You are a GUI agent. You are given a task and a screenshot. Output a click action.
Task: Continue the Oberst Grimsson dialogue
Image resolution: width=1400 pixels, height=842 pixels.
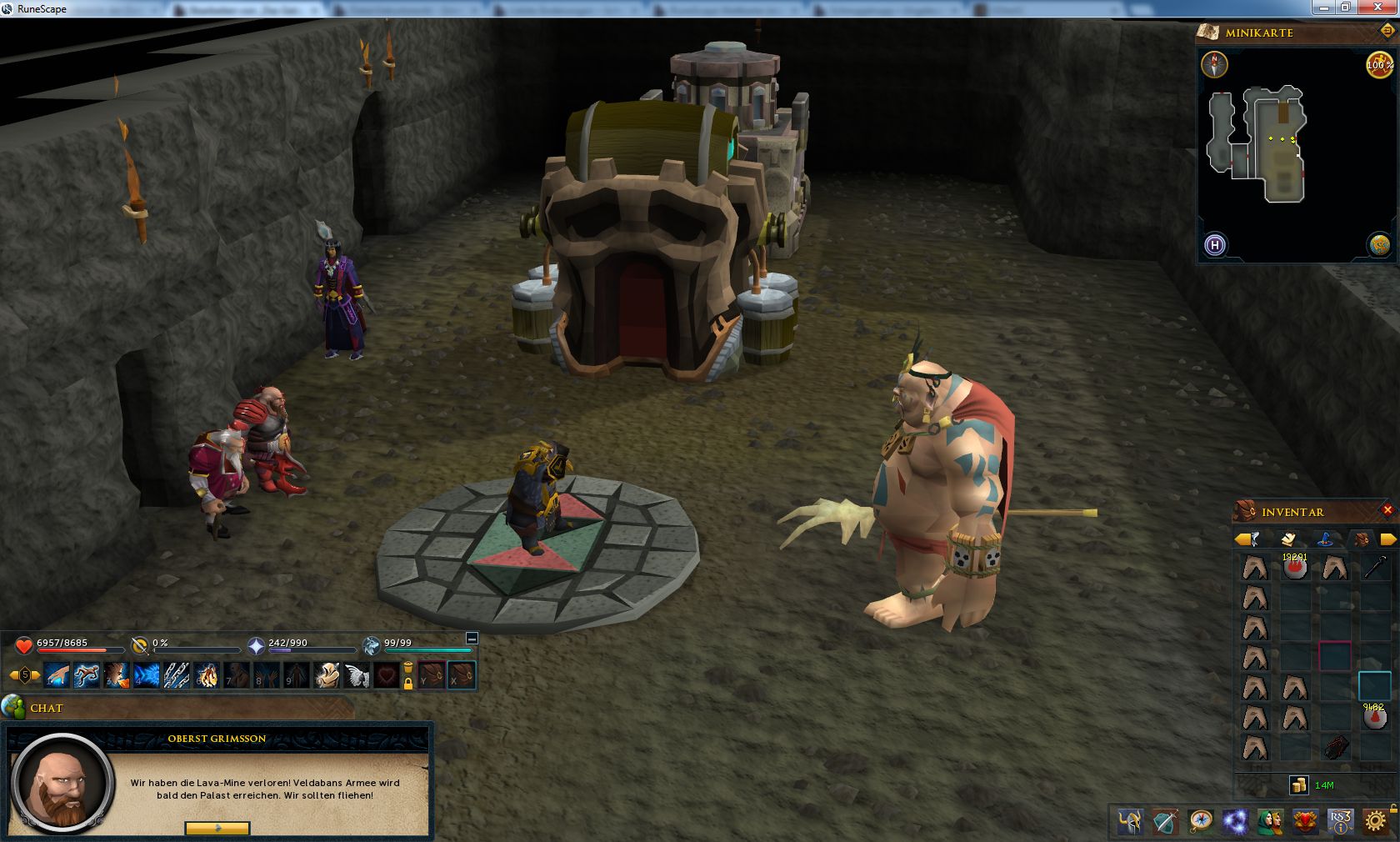click(217, 828)
